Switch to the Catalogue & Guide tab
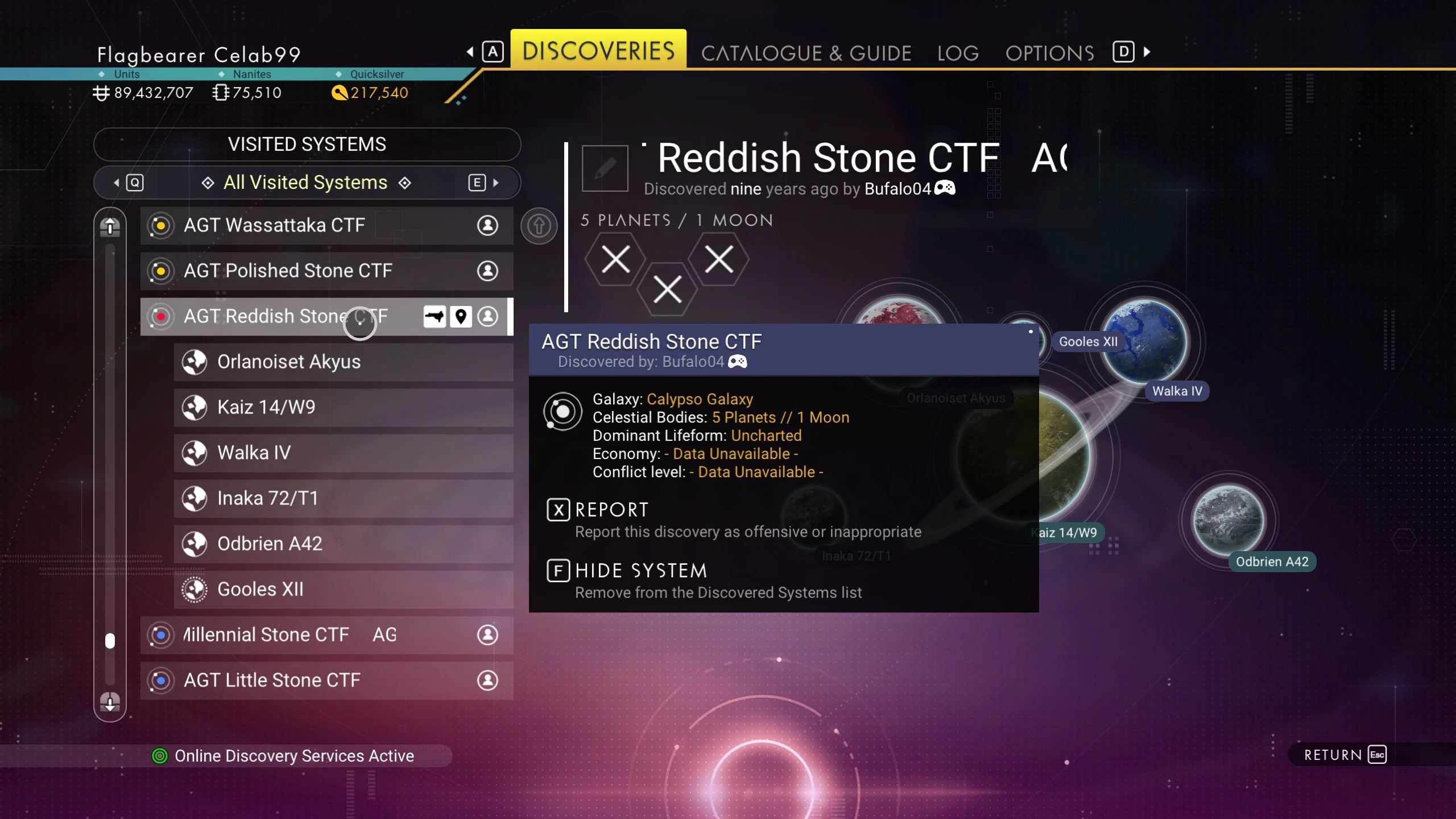 pos(806,53)
